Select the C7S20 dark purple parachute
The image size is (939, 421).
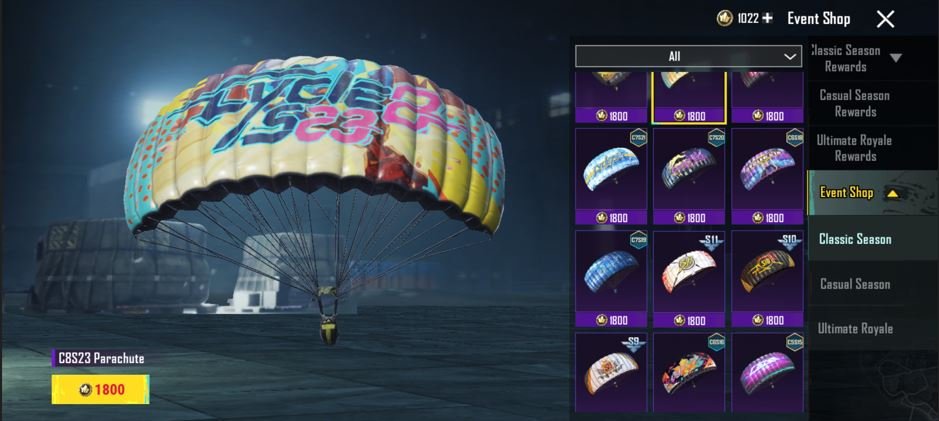click(689, 168)
